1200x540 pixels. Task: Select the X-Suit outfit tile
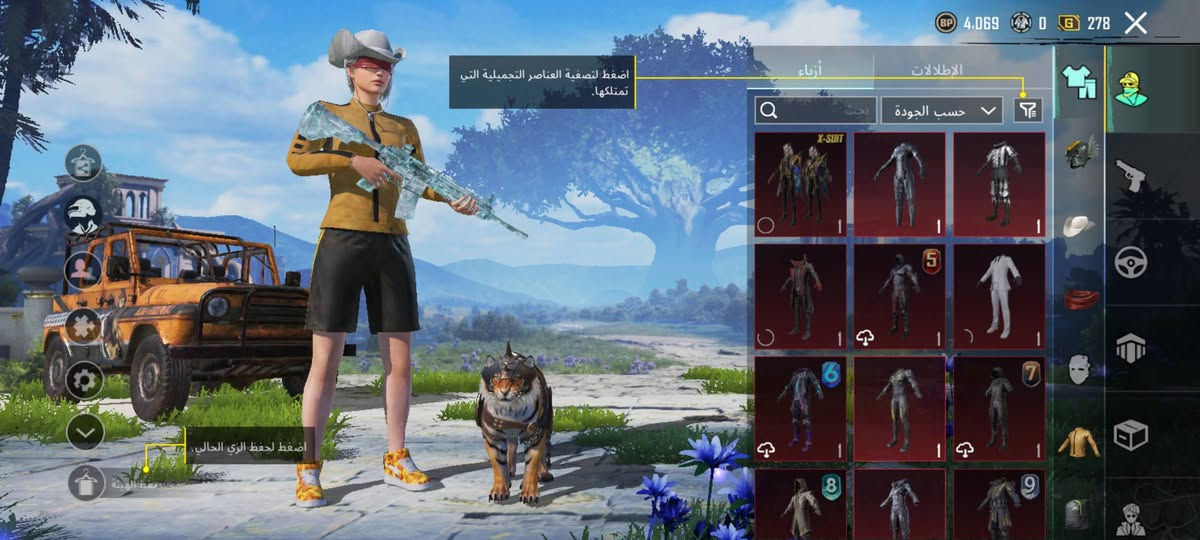800,184
